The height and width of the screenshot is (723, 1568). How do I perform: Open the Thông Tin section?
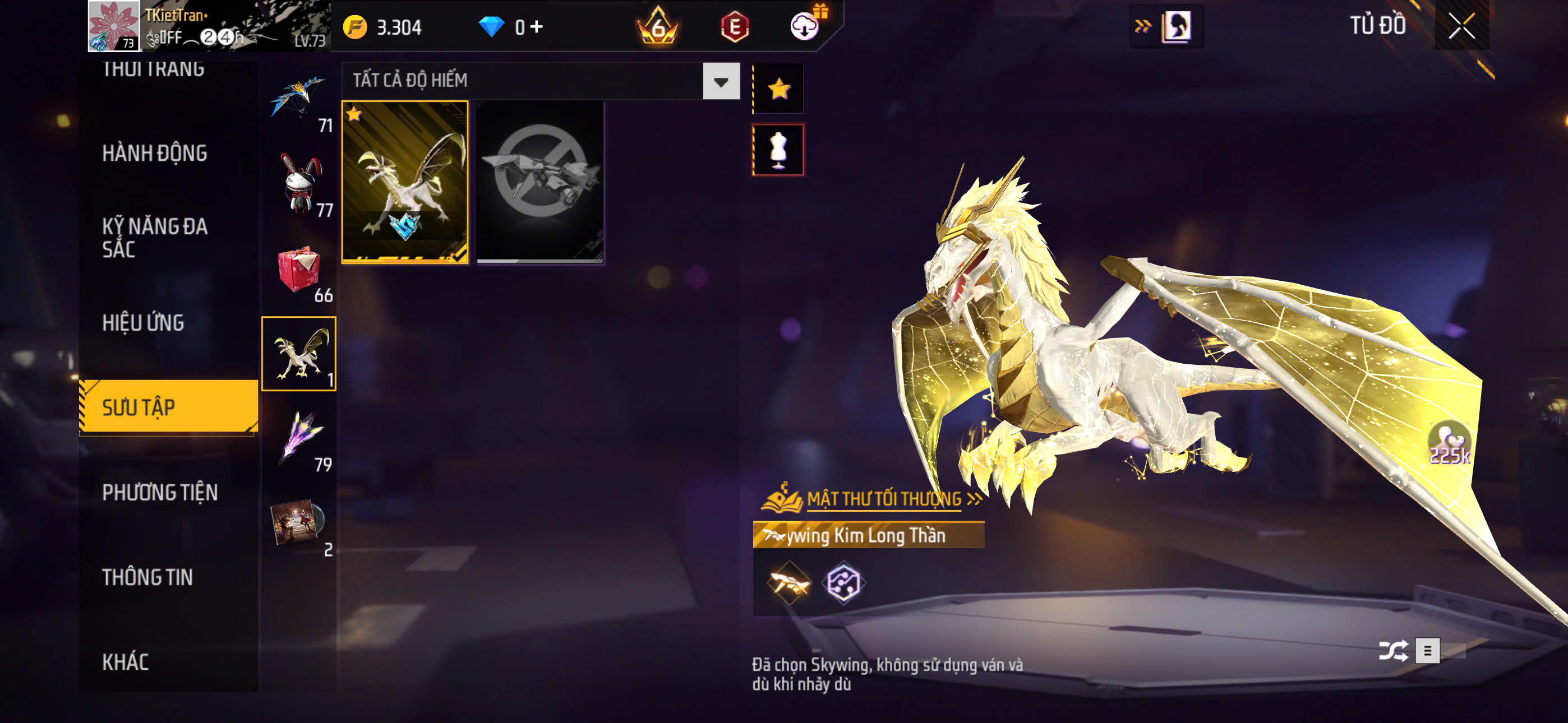(x=147, y=577)
